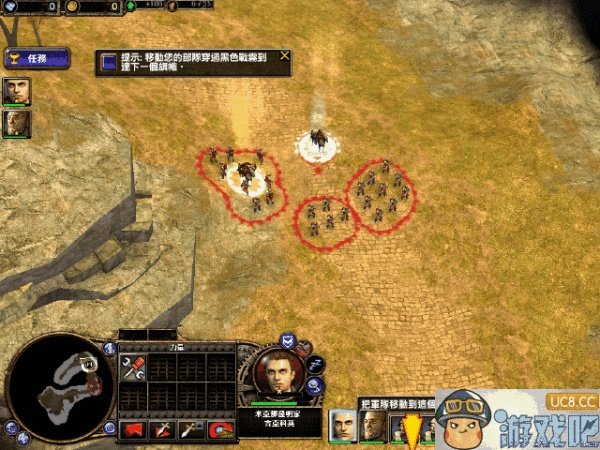Select the first hero portrait on the left
600x450 pixels.
[x=17, y=91]
